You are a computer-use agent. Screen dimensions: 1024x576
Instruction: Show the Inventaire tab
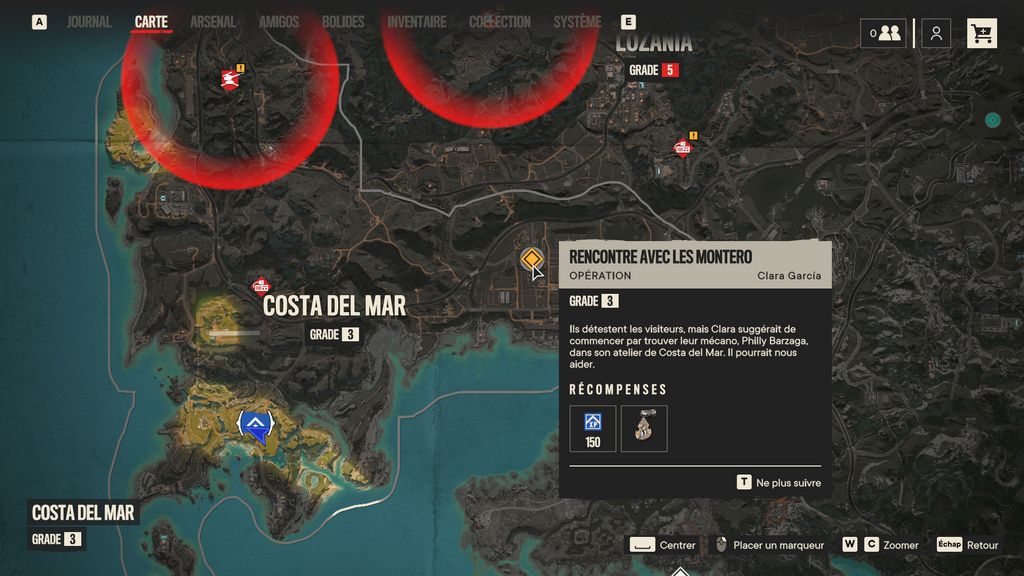tap(417, 22)
